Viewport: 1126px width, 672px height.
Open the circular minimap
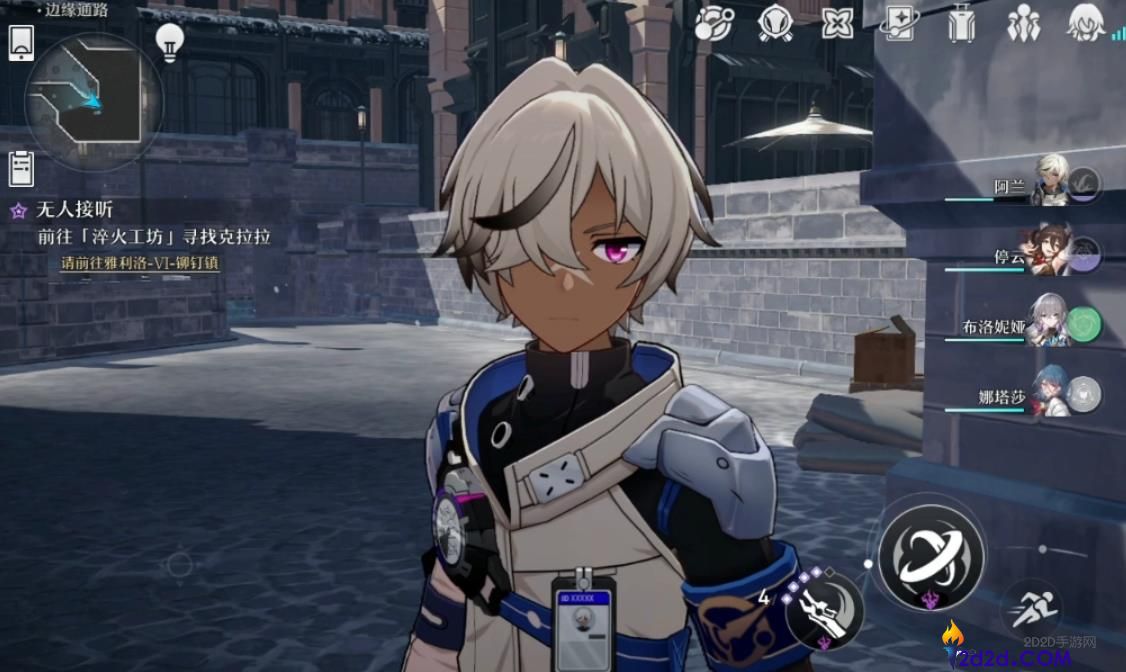[x=92, y=101]
